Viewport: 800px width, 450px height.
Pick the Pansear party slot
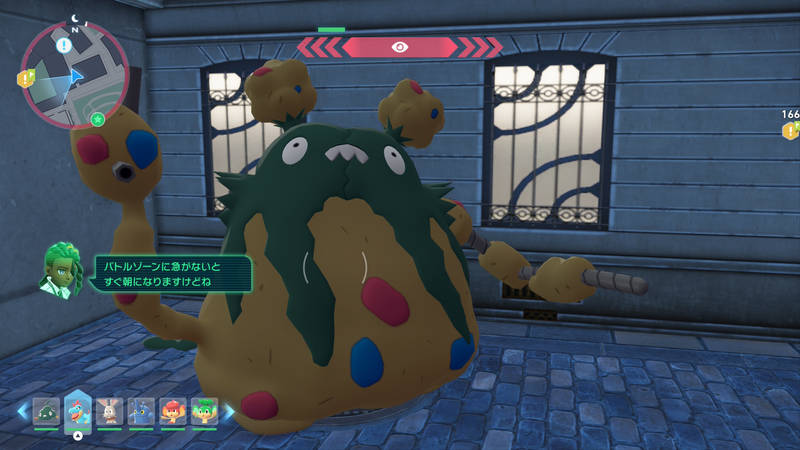[172, 411]
